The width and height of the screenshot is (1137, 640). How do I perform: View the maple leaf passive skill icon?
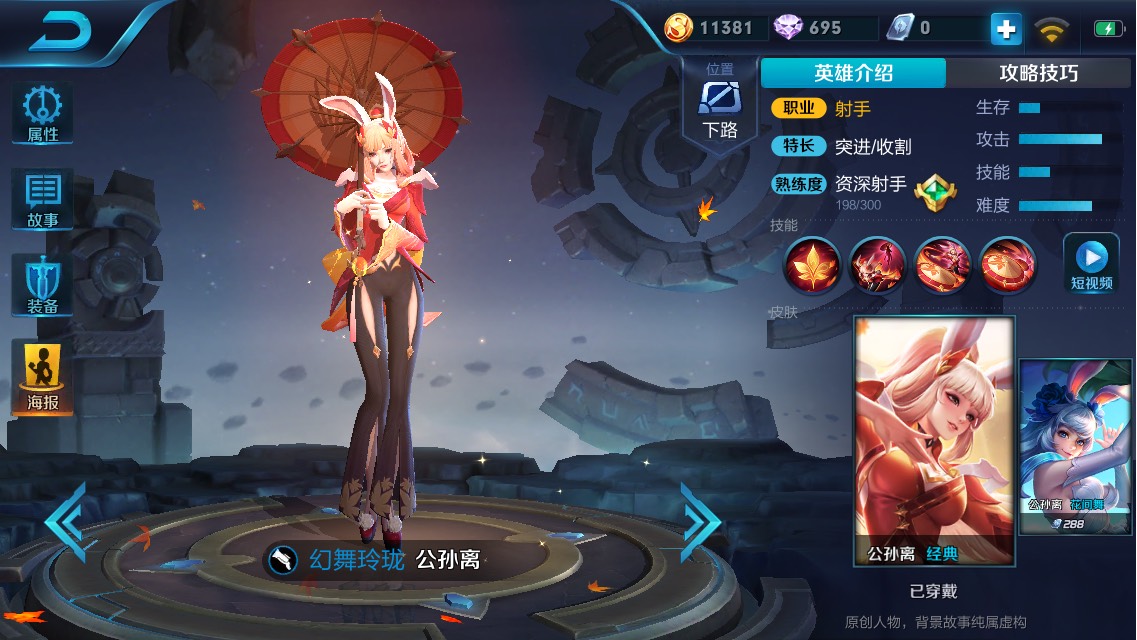[x=812, y=265]
